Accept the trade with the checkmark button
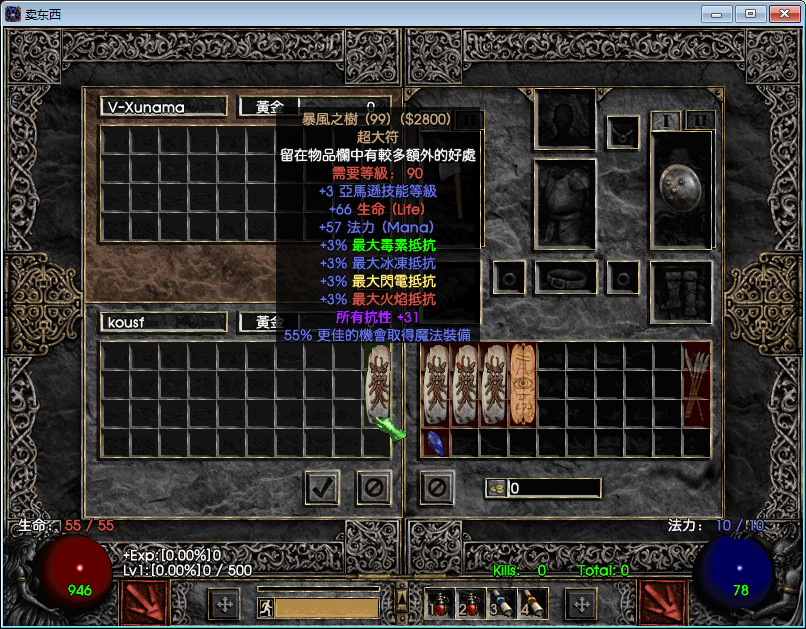This screenshot has width=806, height=629. pyautogui.click(x=322, y=488)
